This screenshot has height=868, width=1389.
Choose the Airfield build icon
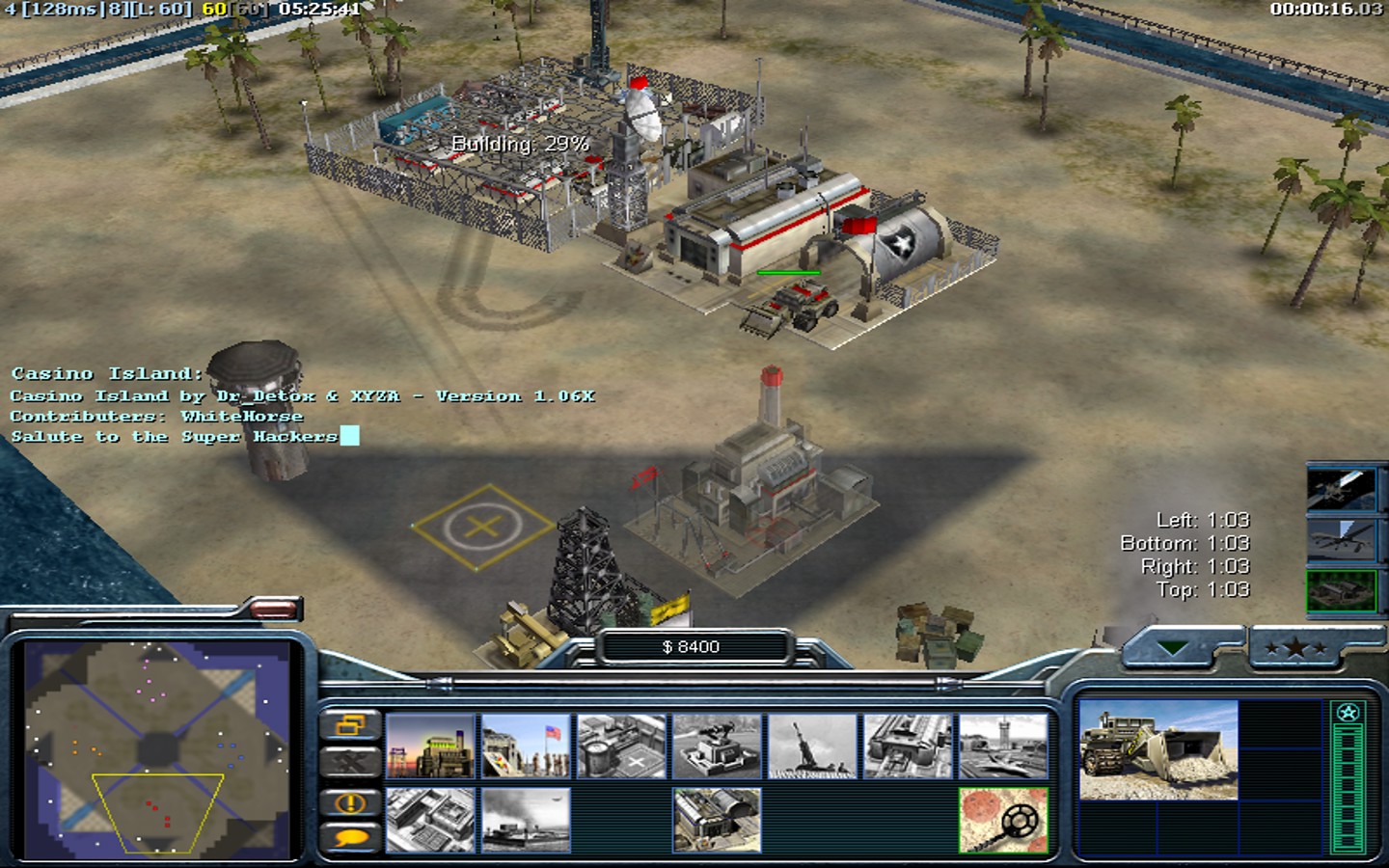(1003, 746)
